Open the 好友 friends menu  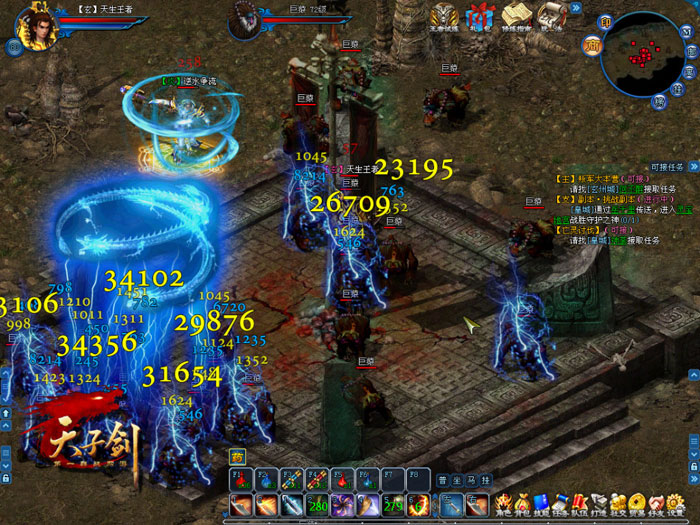[x=657, y=502]
